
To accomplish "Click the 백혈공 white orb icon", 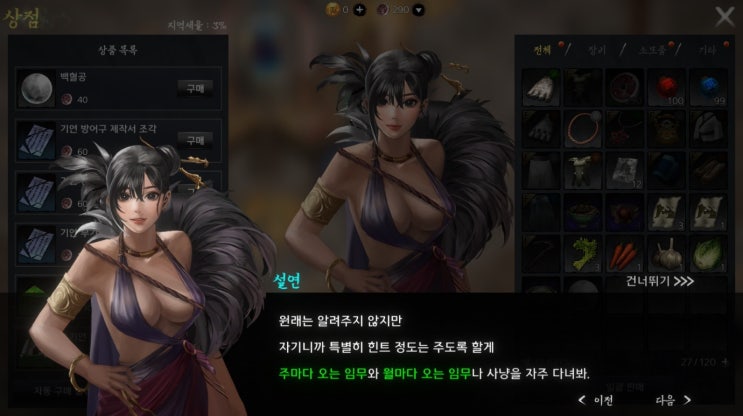I will 37,88.
